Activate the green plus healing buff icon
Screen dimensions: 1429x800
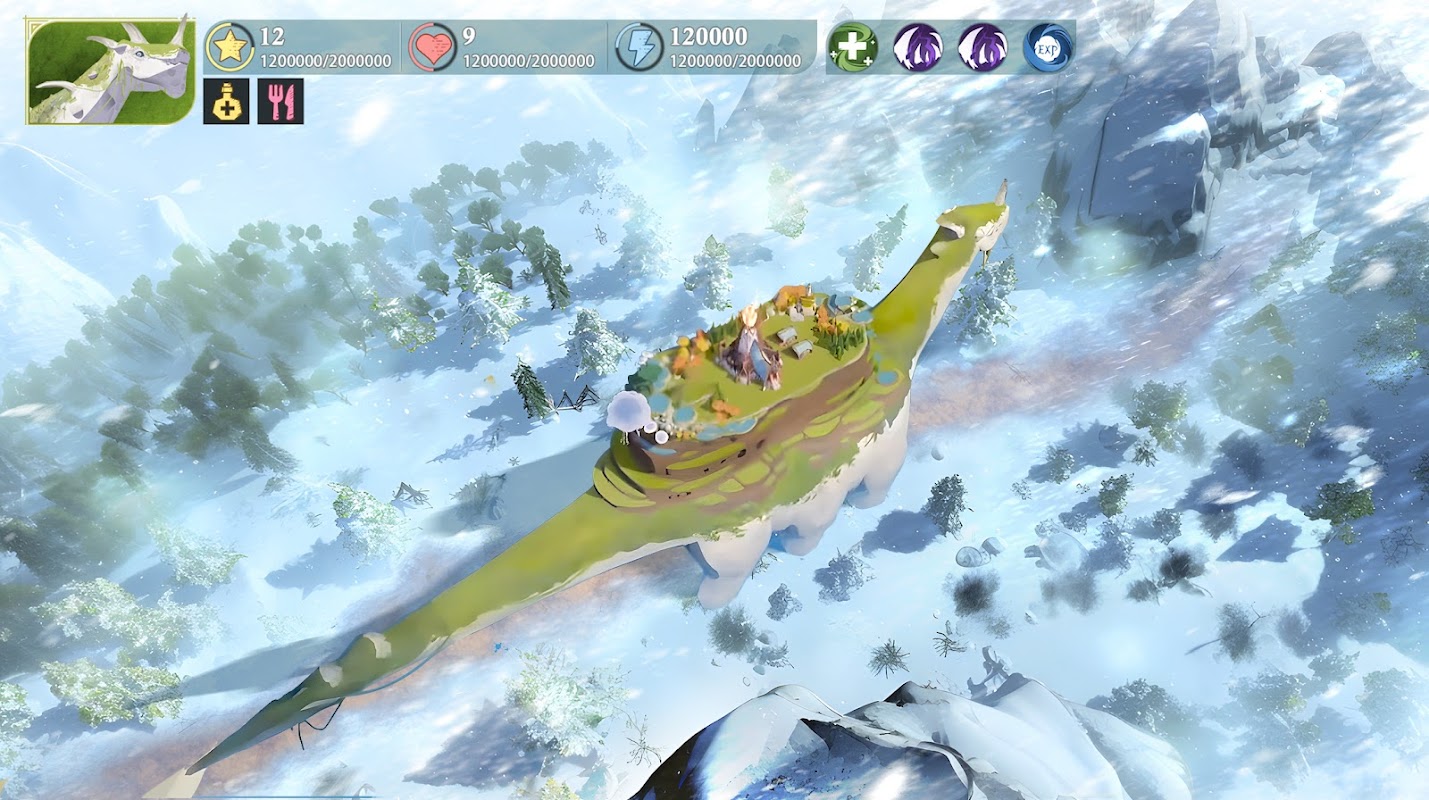coord(853,47)
